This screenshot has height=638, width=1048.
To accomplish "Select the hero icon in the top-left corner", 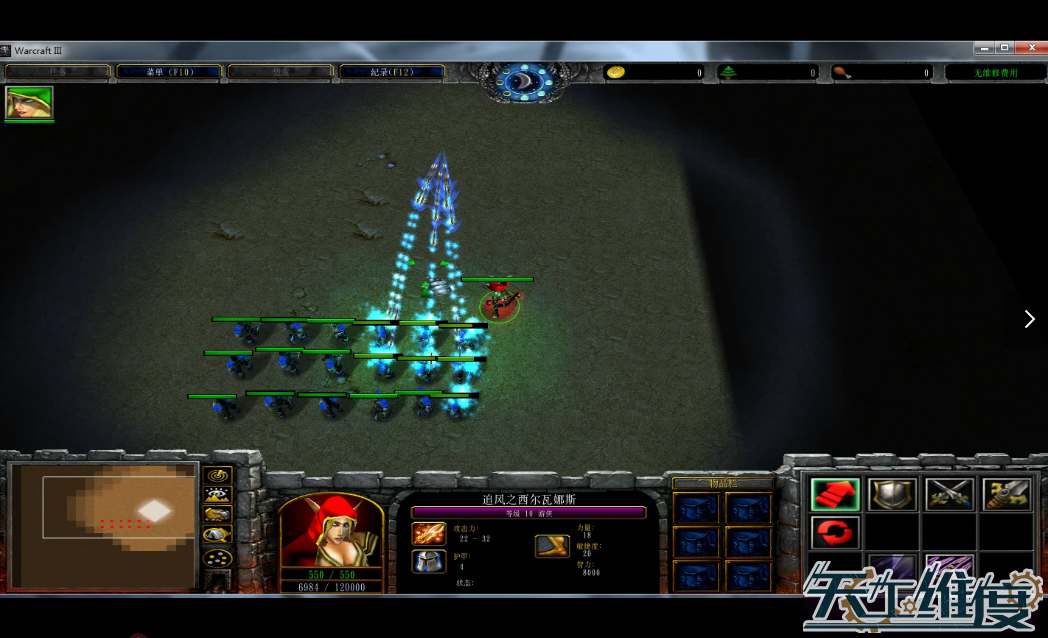I will click(x=29, y=102).
